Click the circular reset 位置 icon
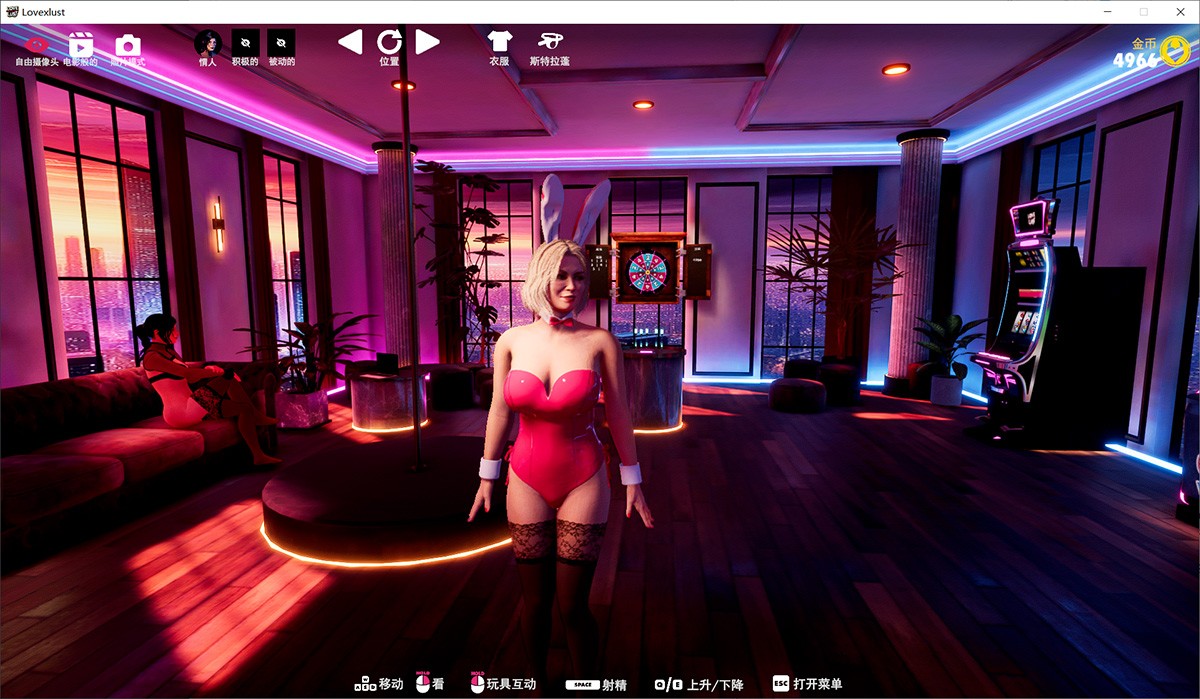1200x699 pixels. point(389,42)
